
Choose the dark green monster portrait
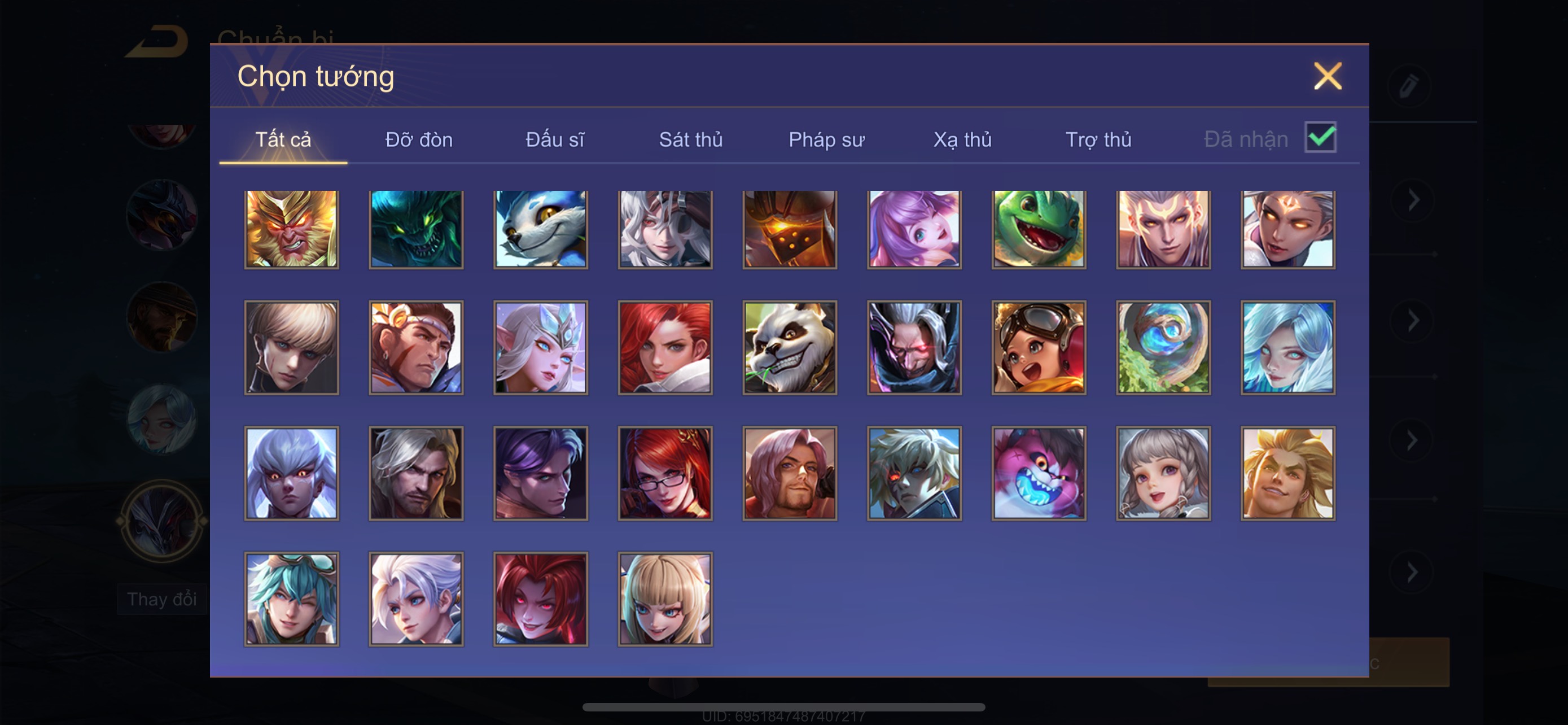pos(416,229)
